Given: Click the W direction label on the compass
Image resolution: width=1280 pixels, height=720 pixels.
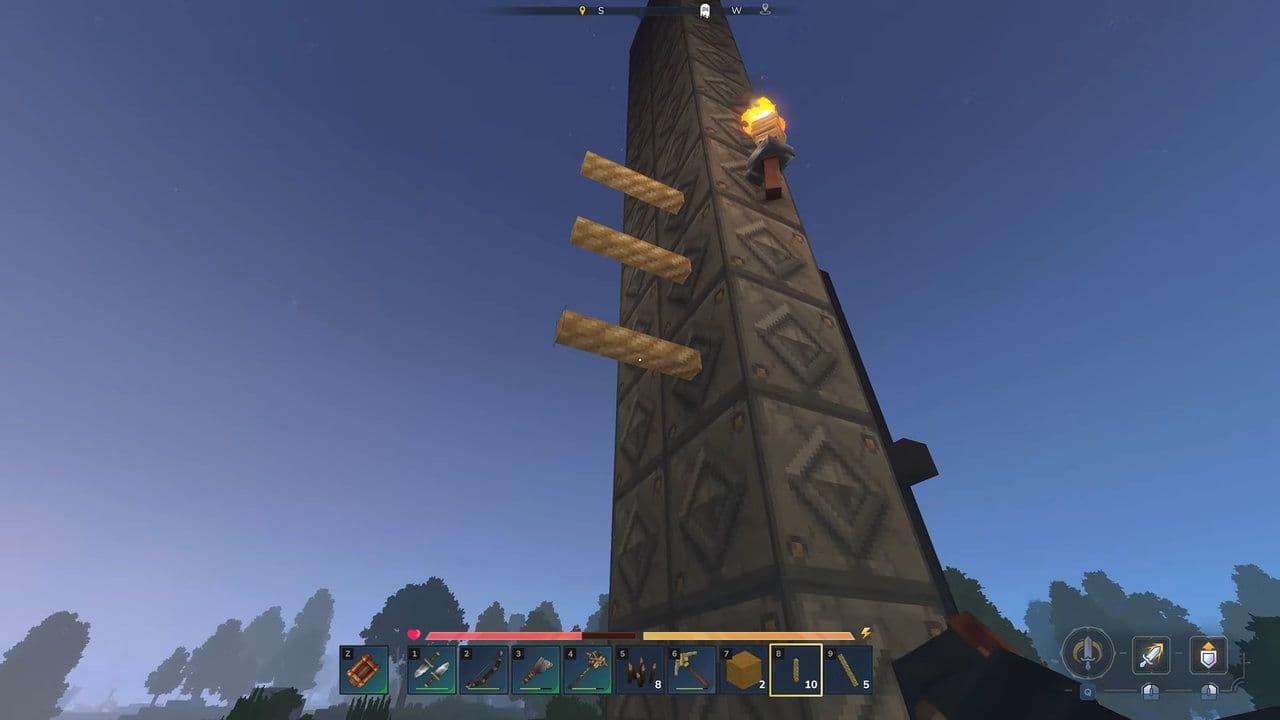Looking at the screenshot, I should [x=737, y=11].
